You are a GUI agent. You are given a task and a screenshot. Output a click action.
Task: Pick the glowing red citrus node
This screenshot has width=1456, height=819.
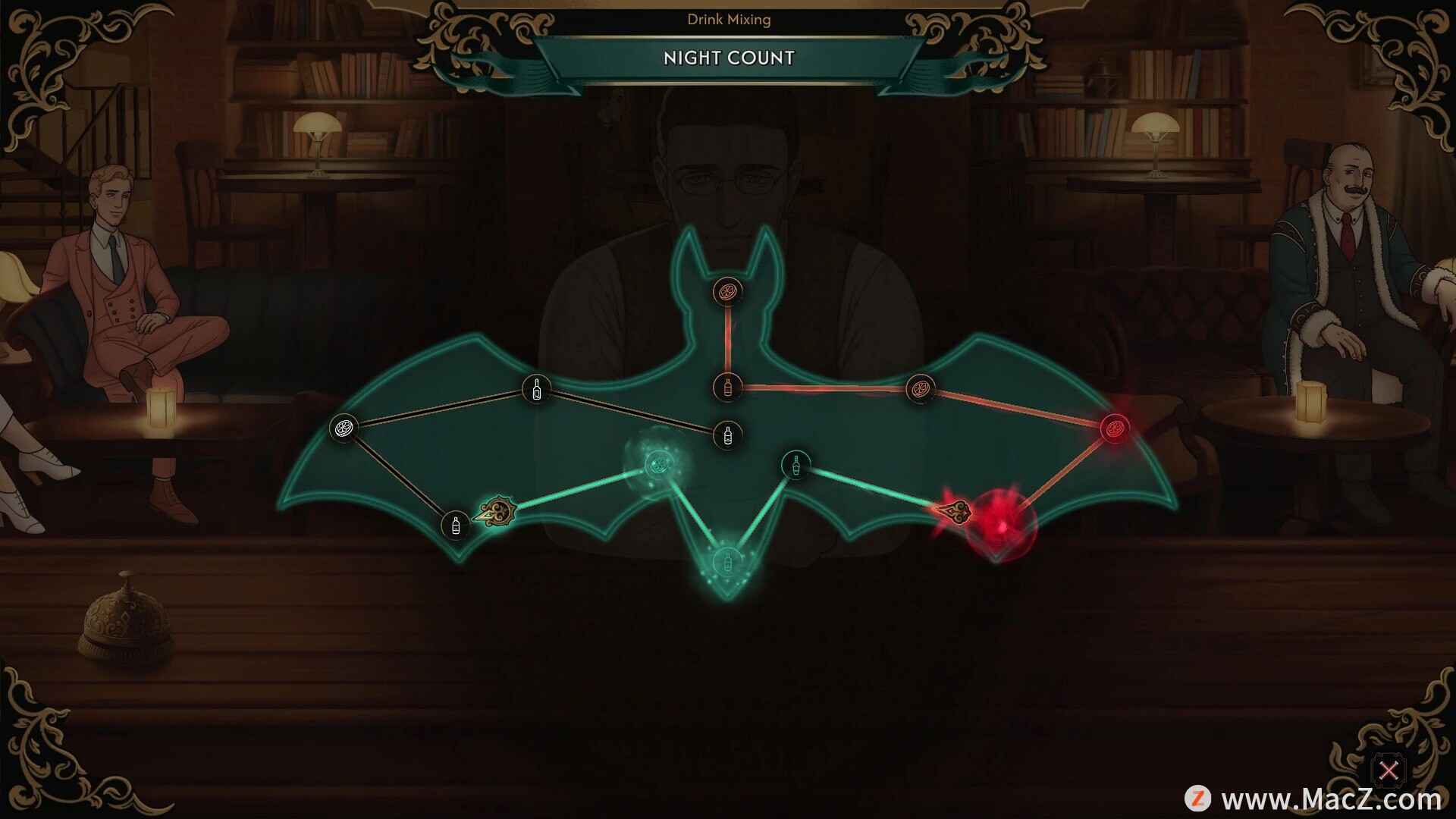(x=1114, y=428)
